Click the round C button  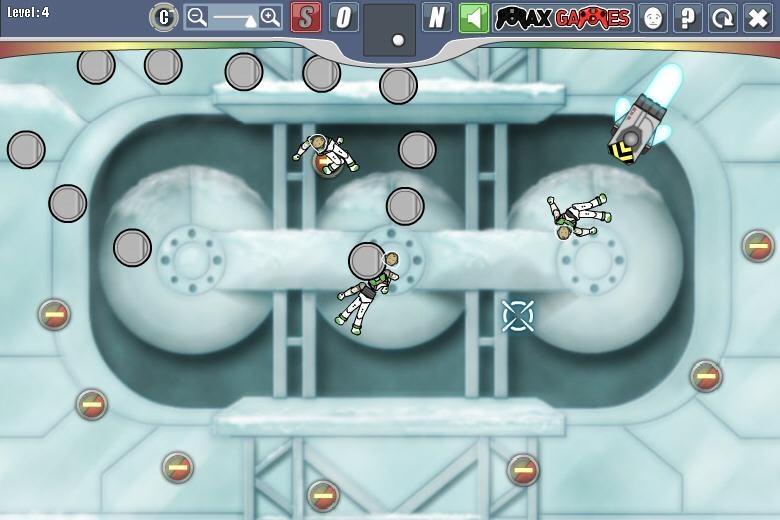pyautogui.click(x=164, y=17)
